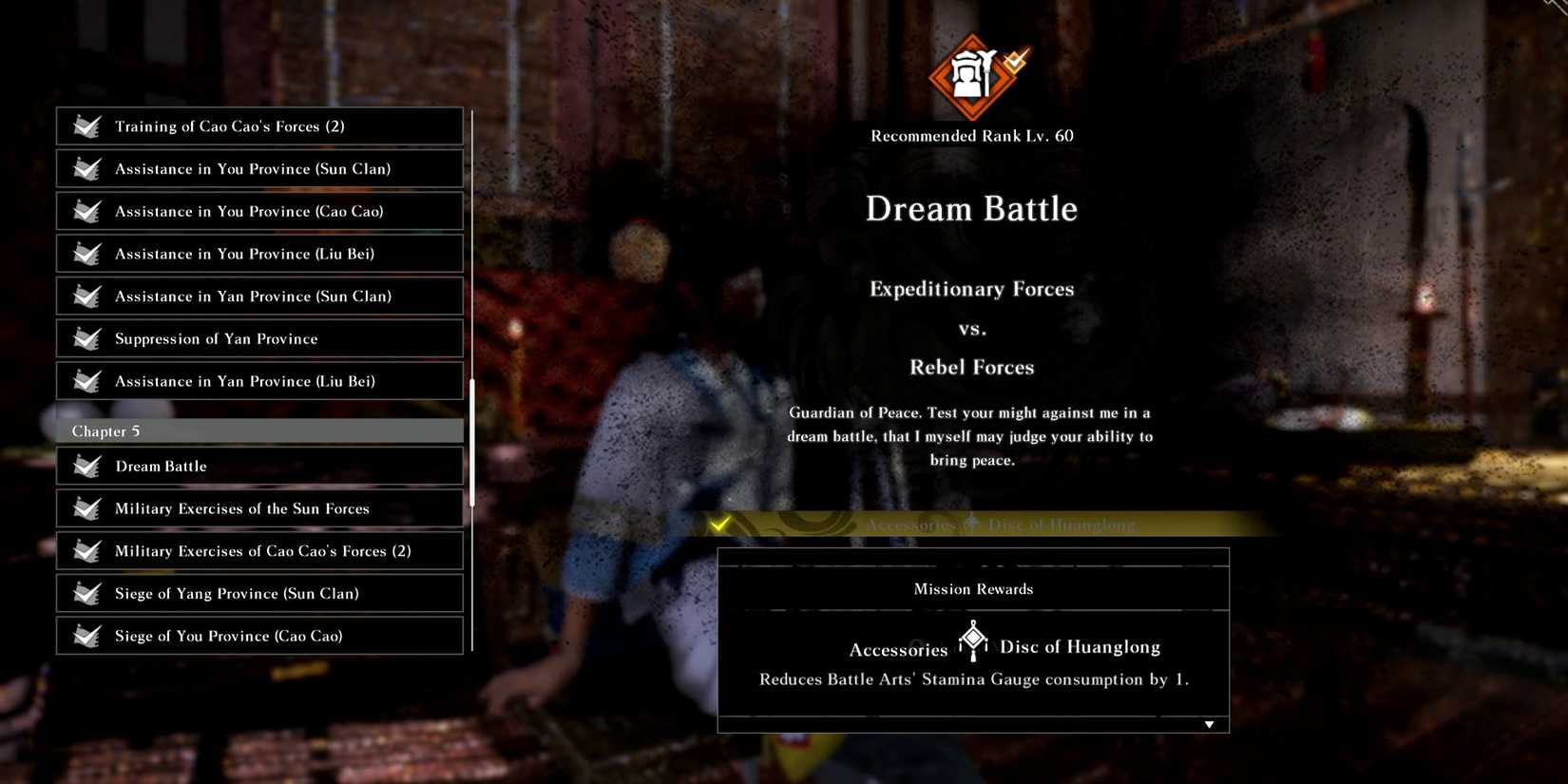
Task: Click the yellow checkmark next to rewards banner
Action: [x=719, y=523]
